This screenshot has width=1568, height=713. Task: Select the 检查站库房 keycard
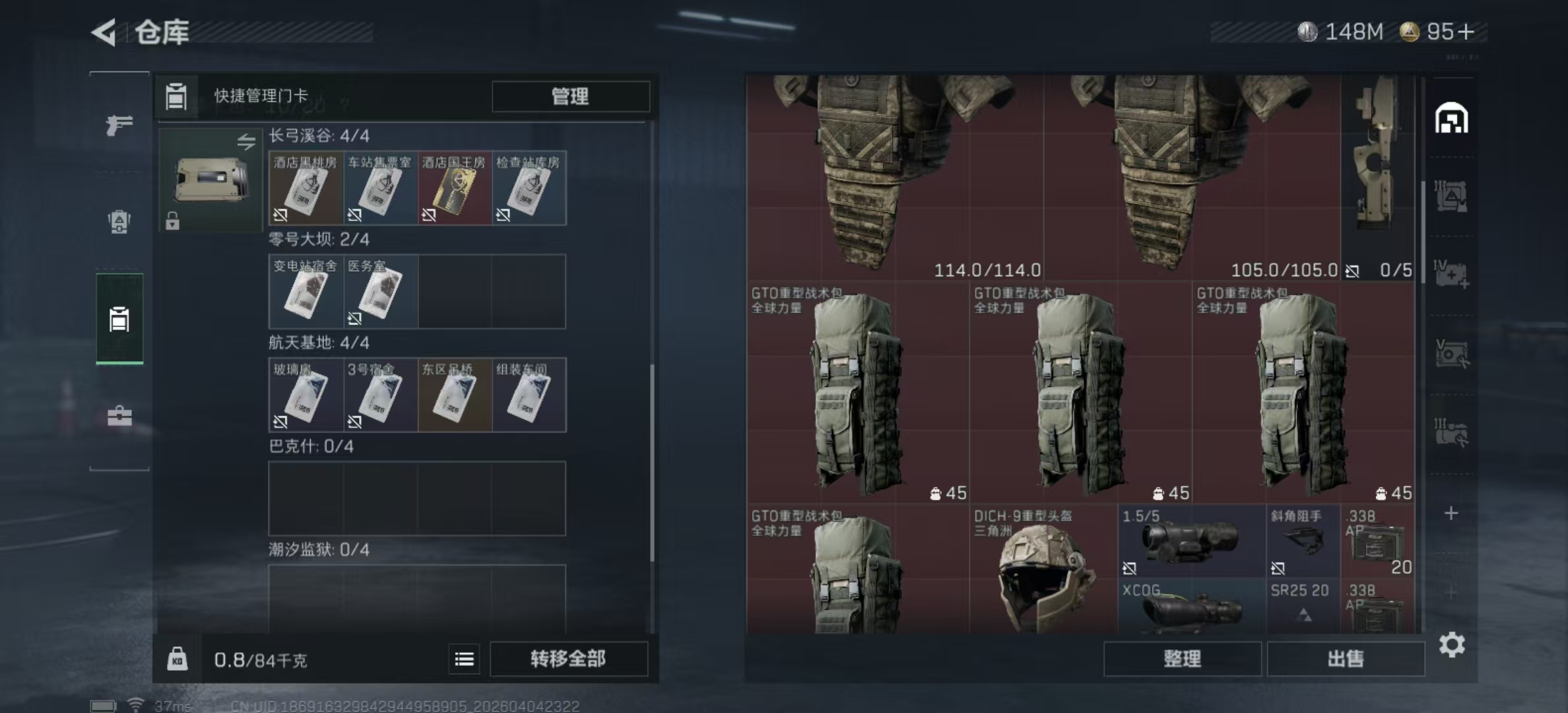point(529,188)
